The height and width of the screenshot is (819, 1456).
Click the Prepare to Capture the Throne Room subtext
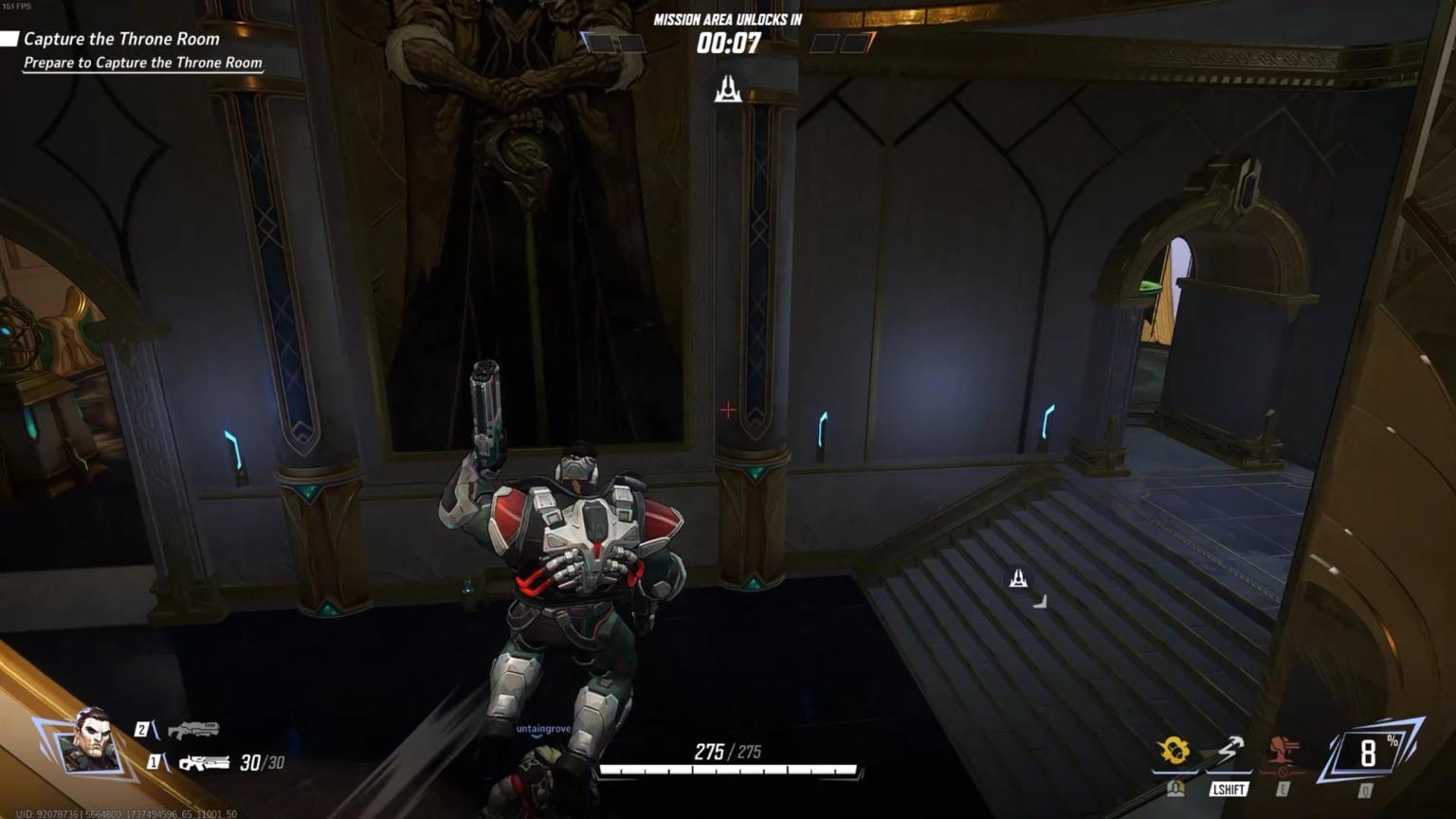tap(141, 63)
